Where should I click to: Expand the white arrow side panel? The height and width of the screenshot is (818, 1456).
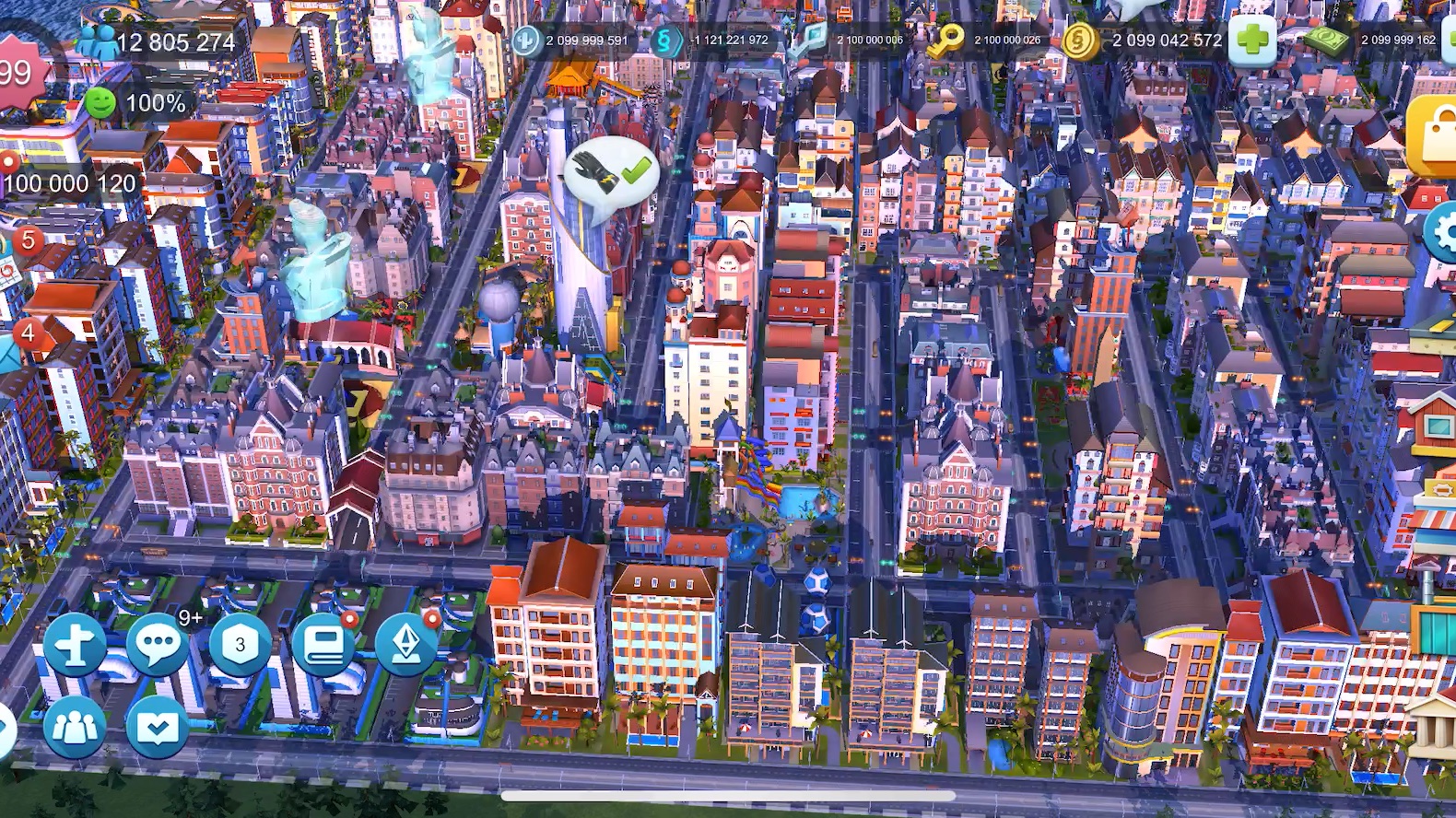(x=6, y=730)
